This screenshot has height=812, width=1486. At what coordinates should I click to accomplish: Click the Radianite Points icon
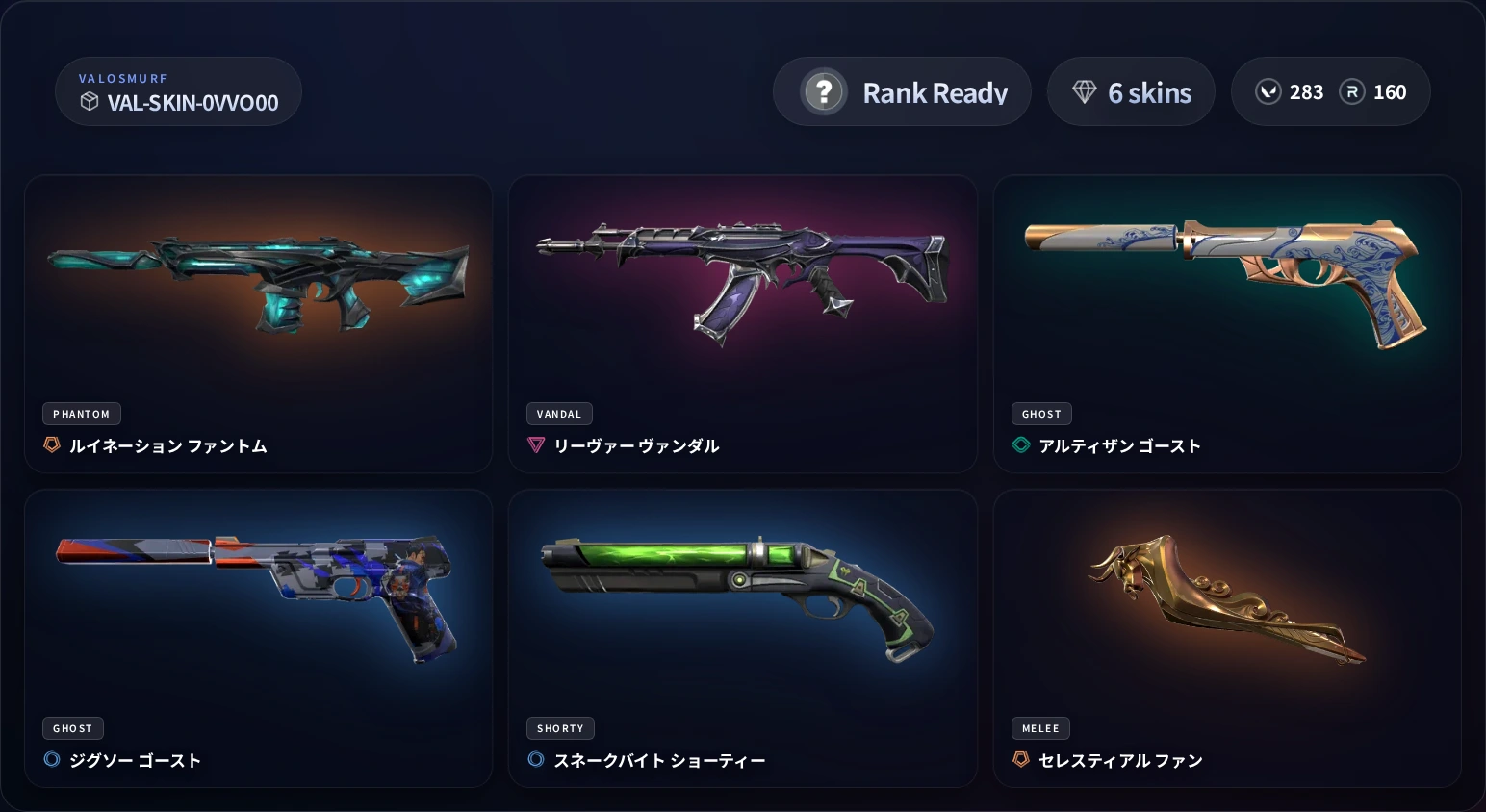click(x=1353, y=91)
